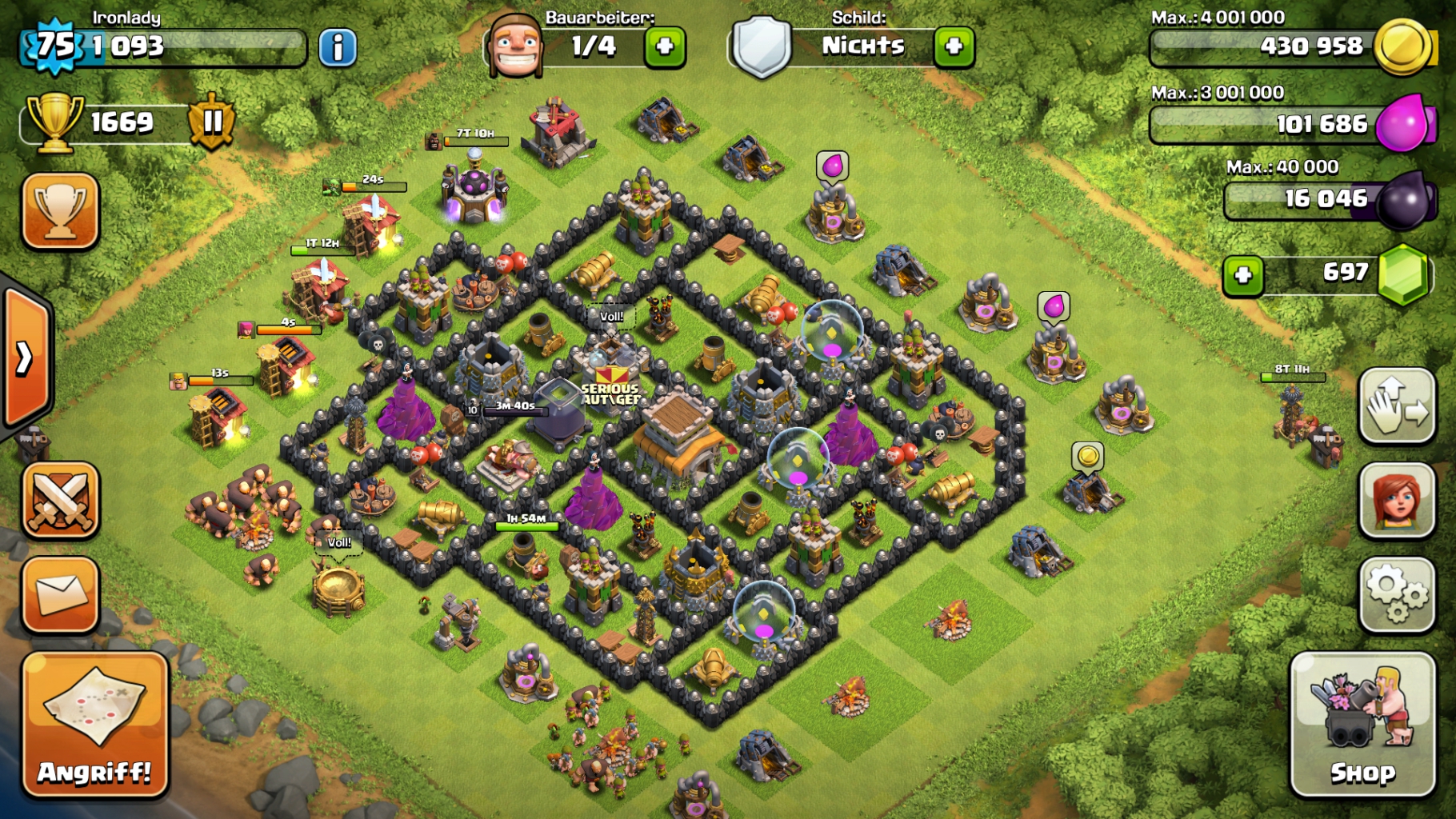This screenshot has width=1456, height=819.
Task: Show player info with the blue i
Action: coord(338,48)
